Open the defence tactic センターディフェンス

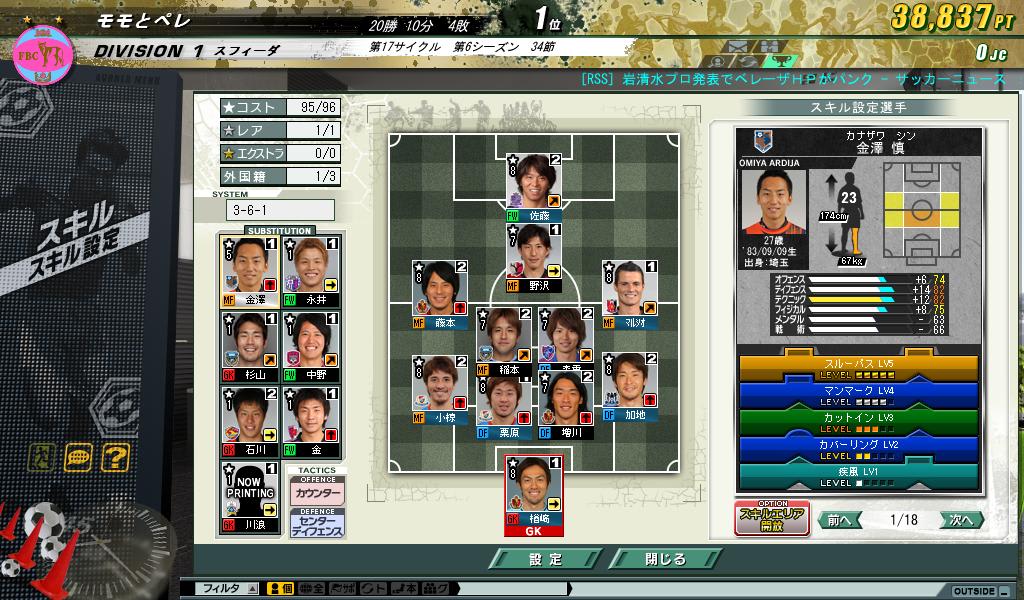(x=317, y=523)
